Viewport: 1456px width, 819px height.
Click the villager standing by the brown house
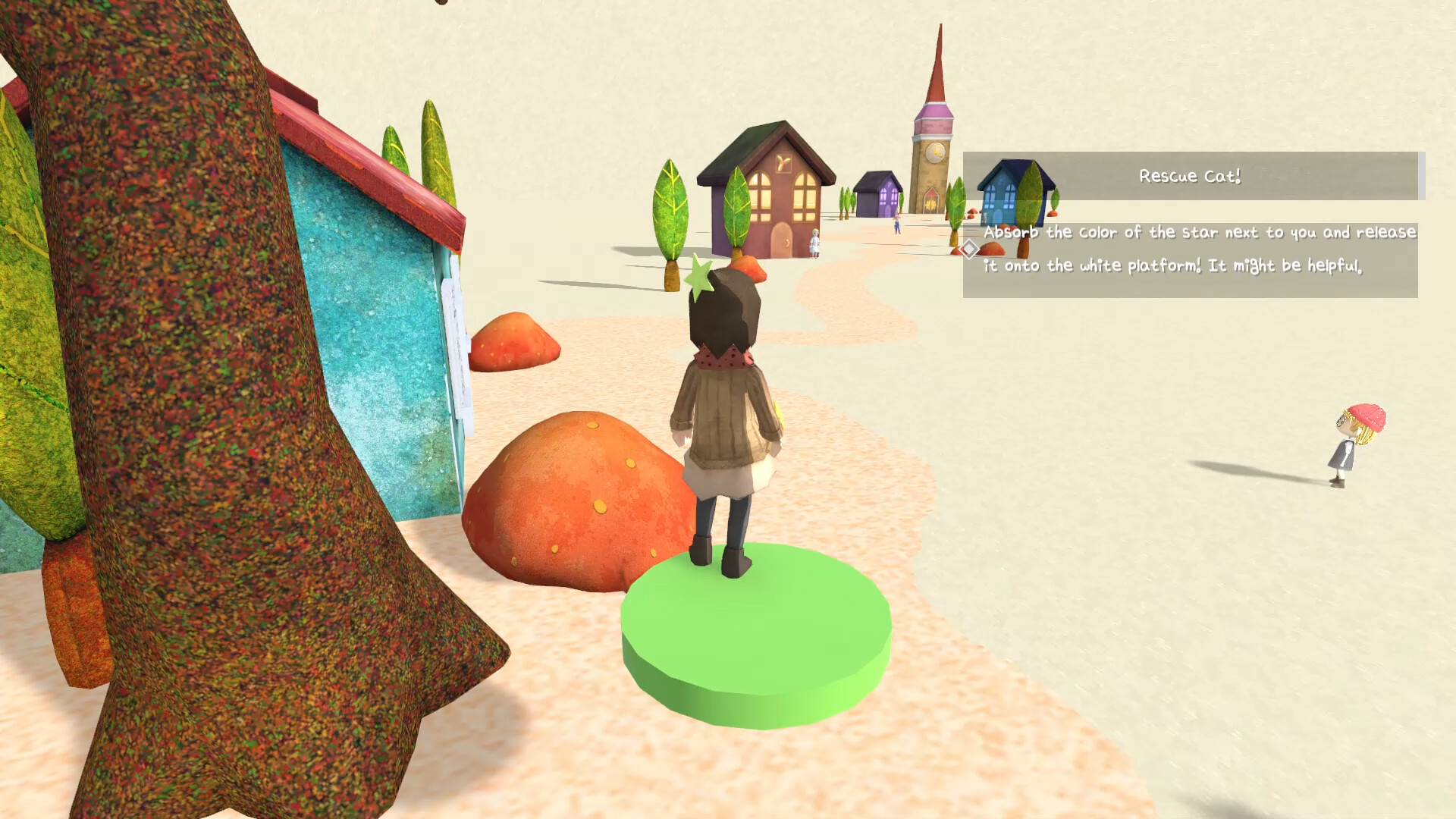pos(814,243)
